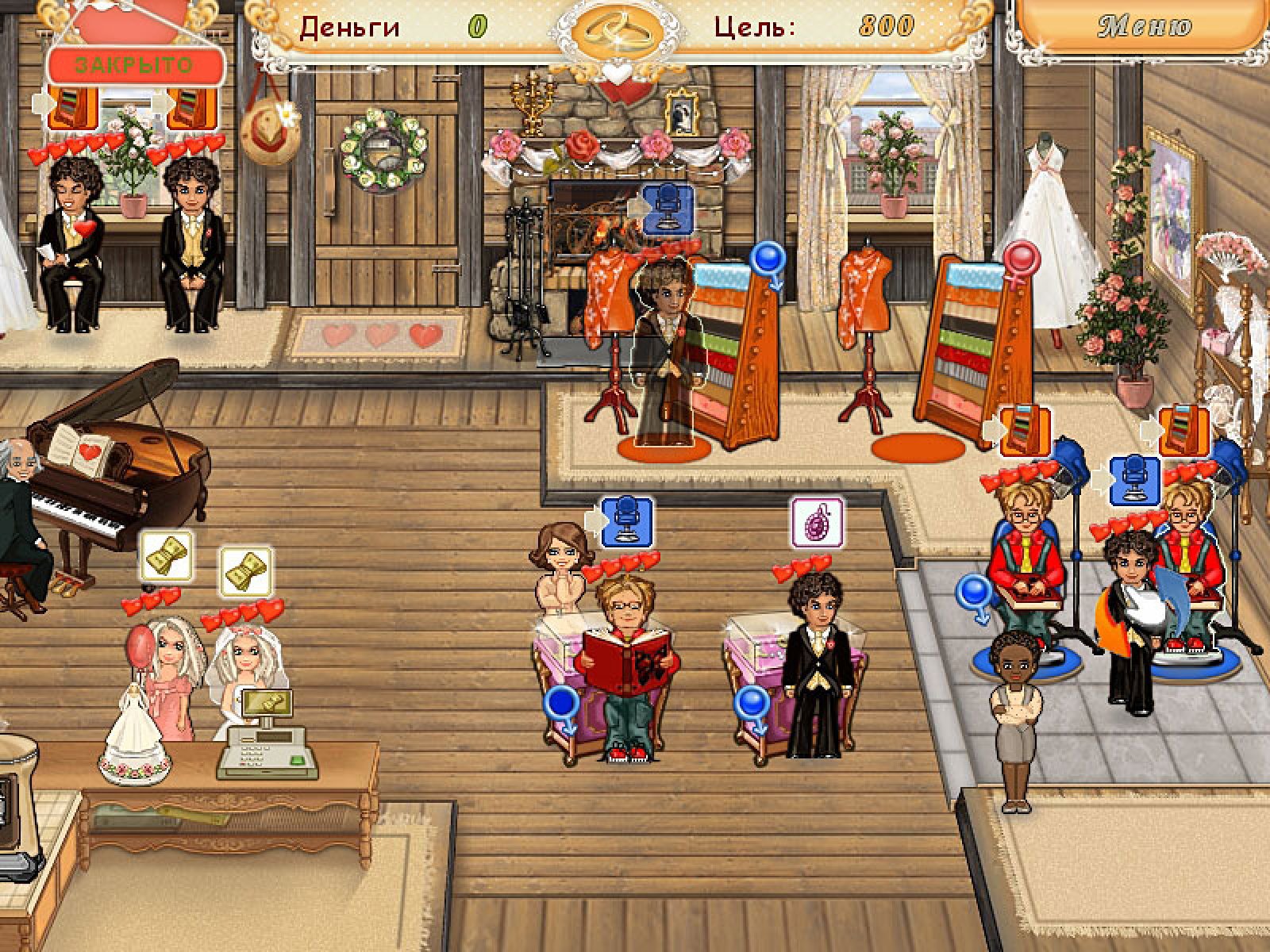Open the Меню button
The width and height of the screenshot is (1270, 952).
click(1145, 26)
